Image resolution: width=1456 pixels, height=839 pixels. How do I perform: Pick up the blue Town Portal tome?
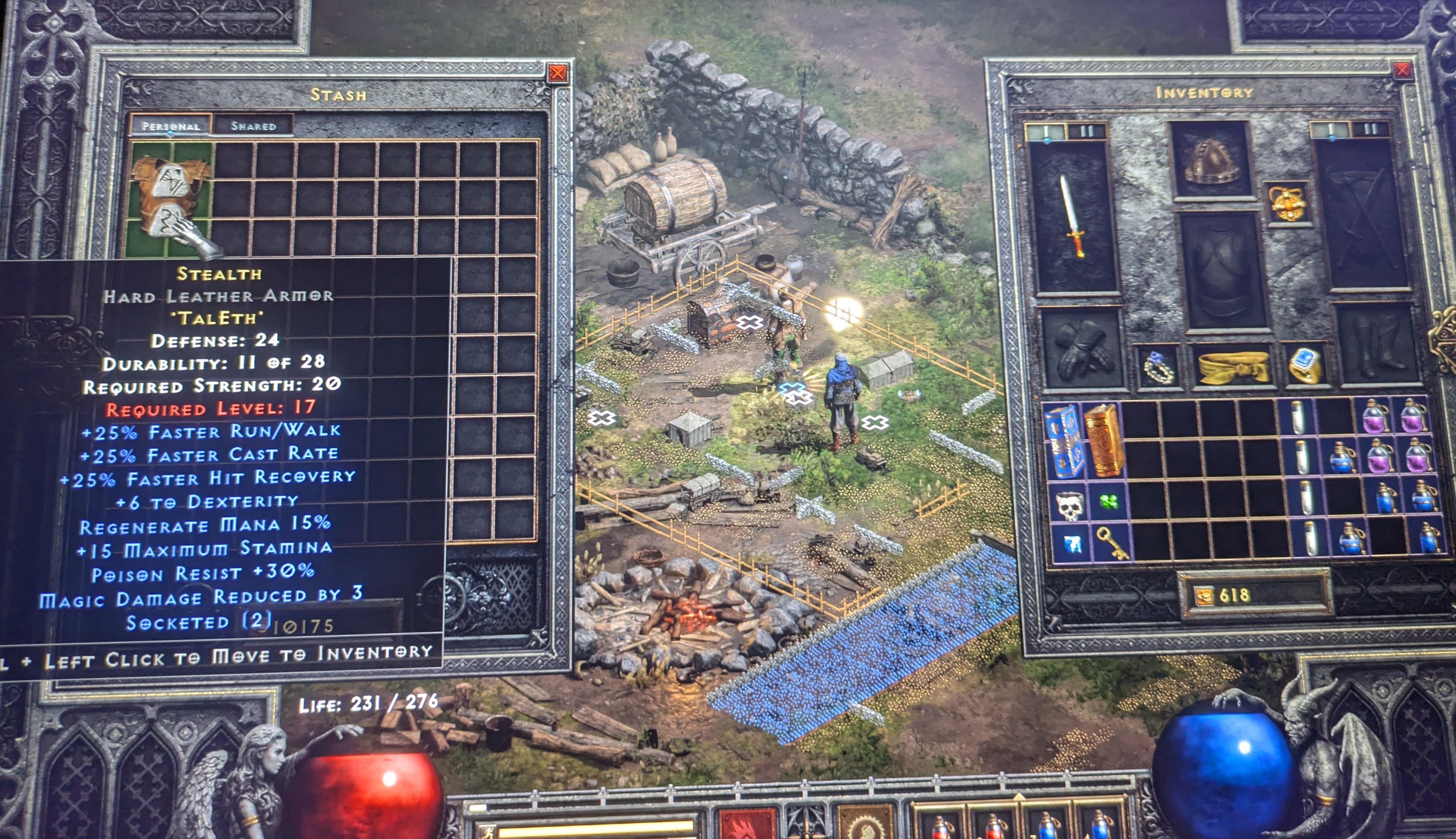(x=1063, y=441)
